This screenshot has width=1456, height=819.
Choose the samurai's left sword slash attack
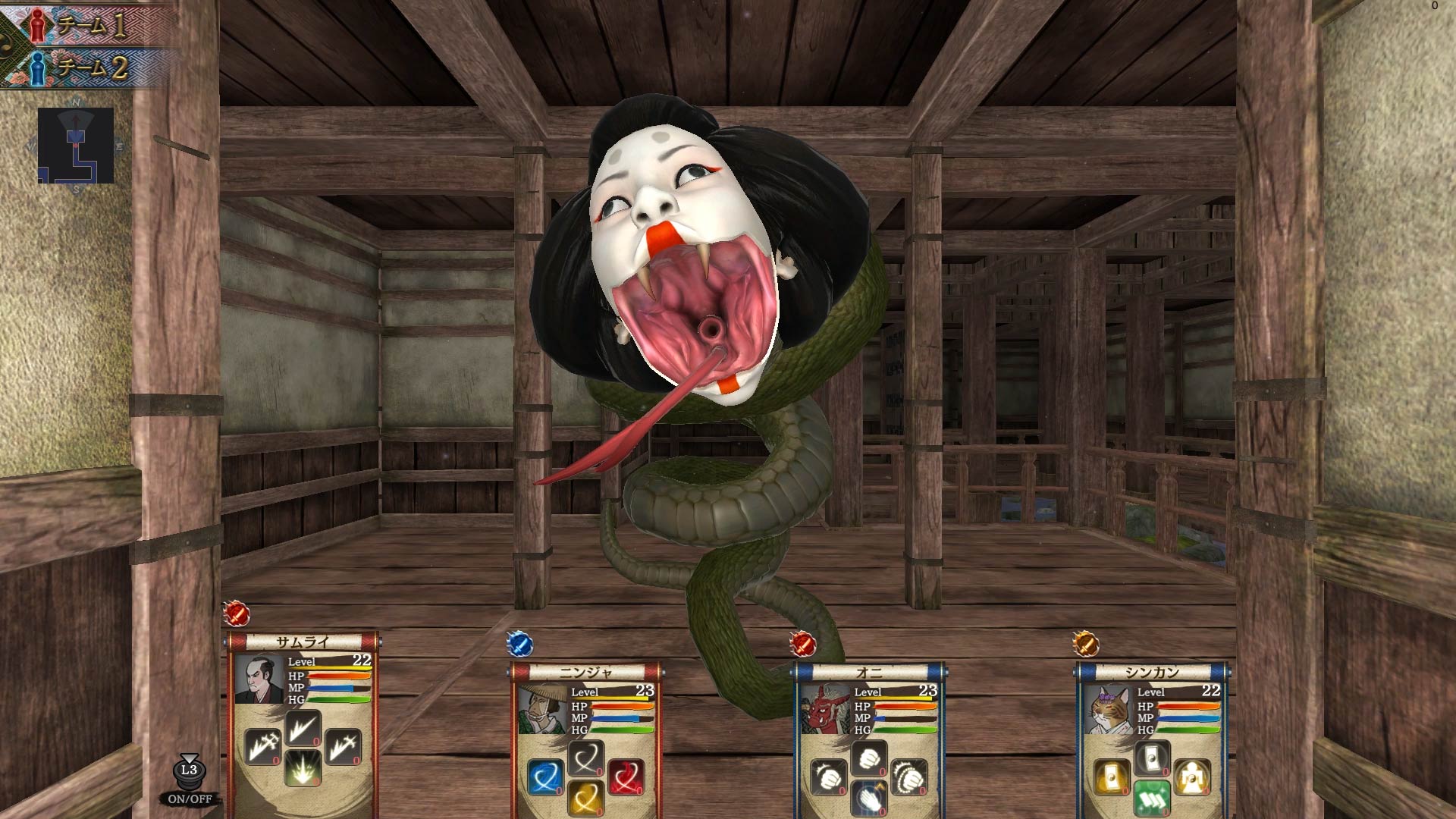coord(262,745)
